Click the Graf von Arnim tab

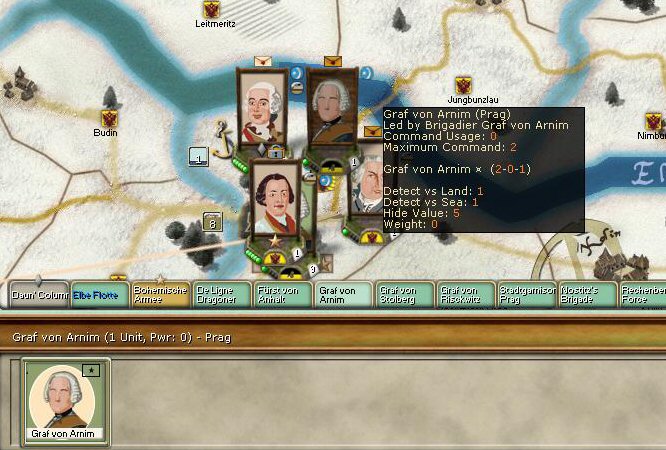click(343, 294)
